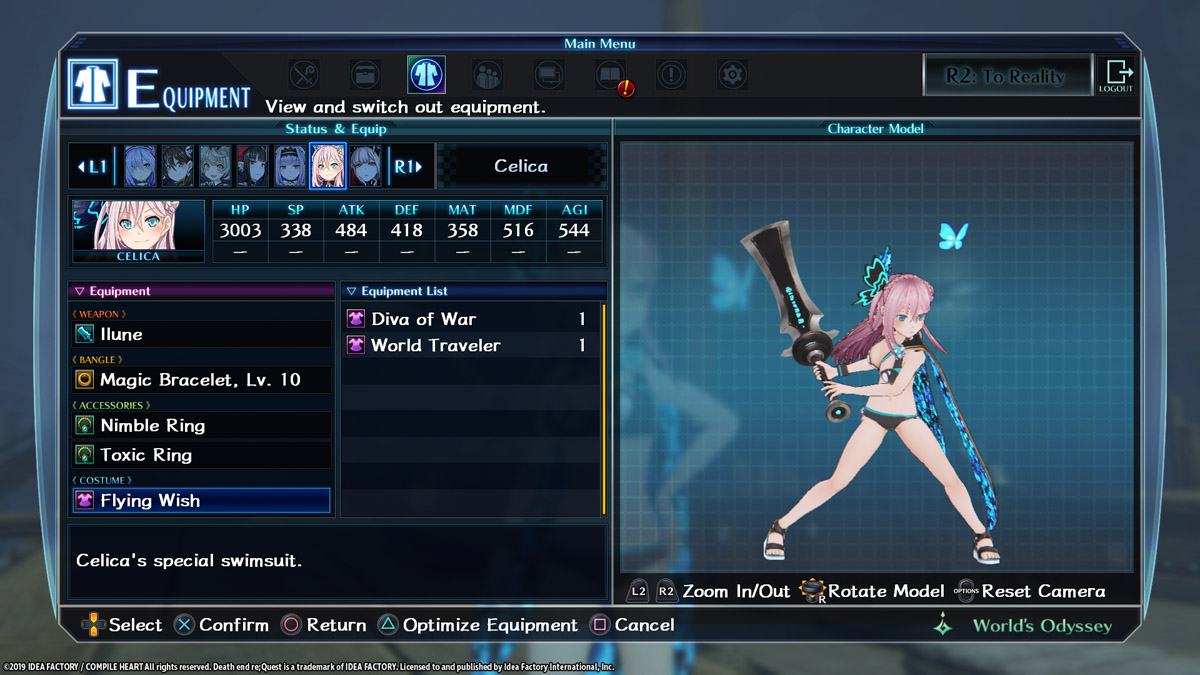The image size is (1200, 675).
Task: Select the Ilune weapon slot
Action: pyautogui.click(x=200, y=334)
